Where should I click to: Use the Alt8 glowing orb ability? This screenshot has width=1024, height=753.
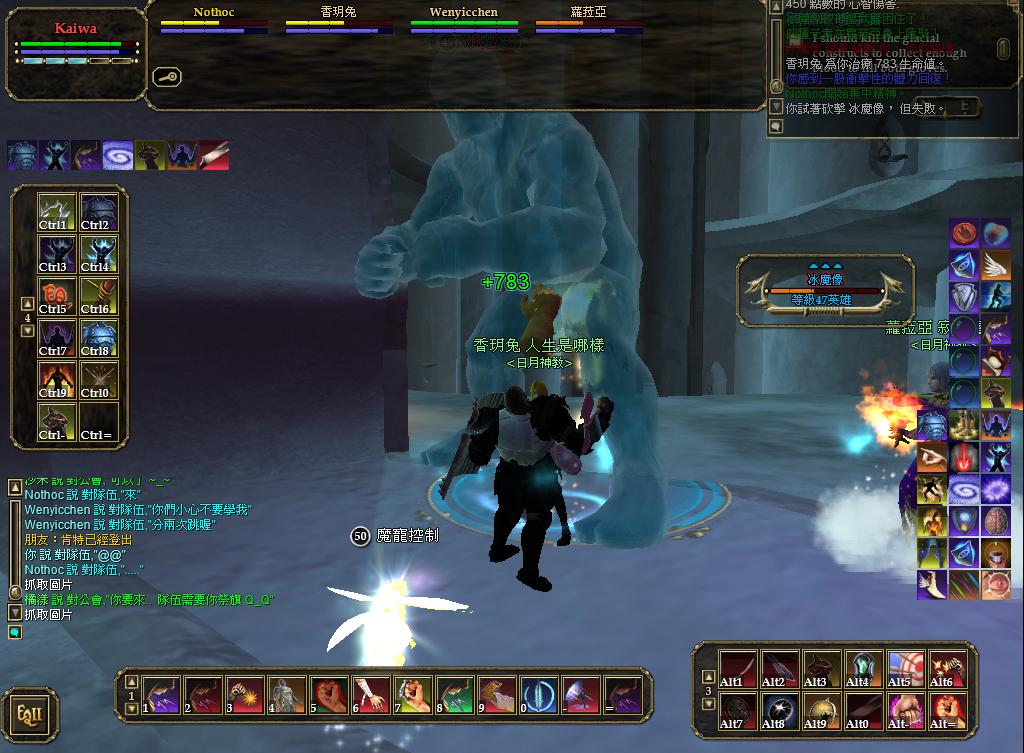779,711
